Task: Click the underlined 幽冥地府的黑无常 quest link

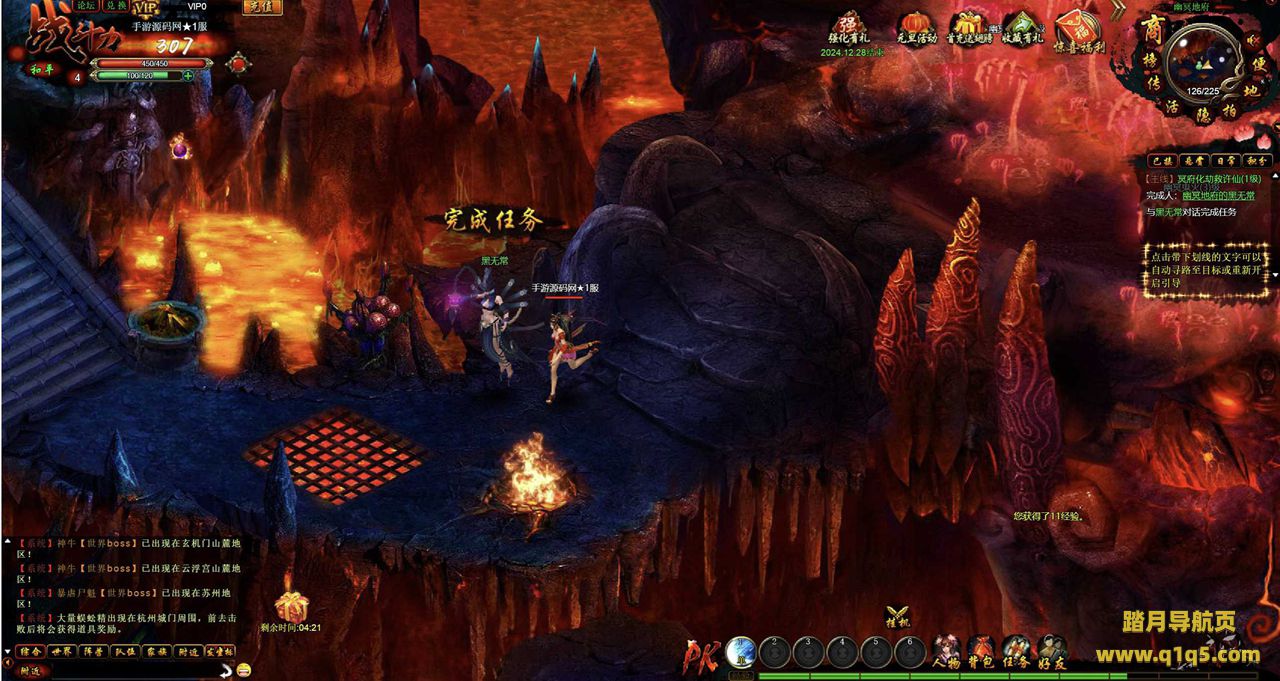Action: point(1216,196)
